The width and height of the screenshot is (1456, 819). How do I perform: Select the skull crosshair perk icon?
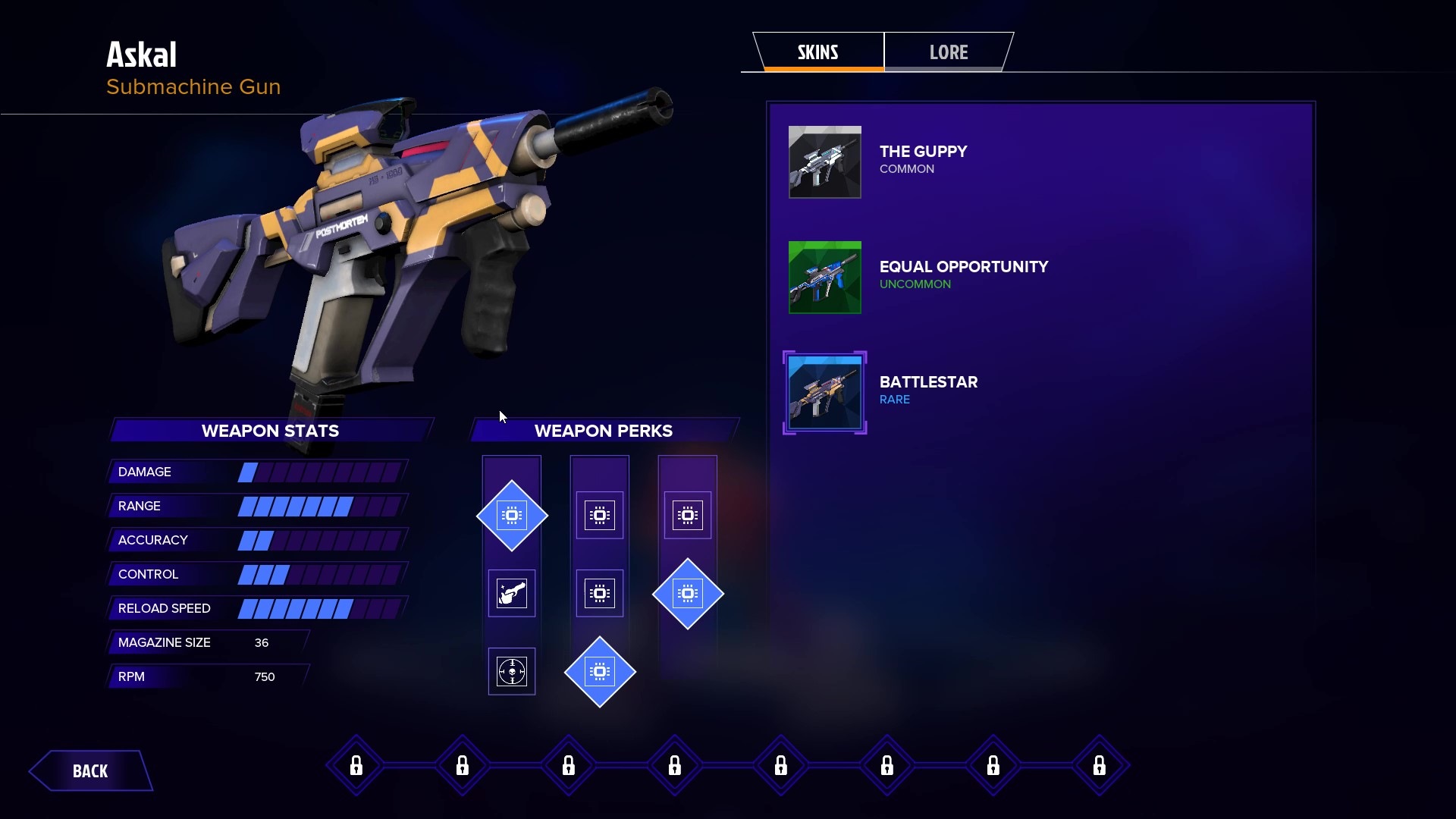point(512,671)
